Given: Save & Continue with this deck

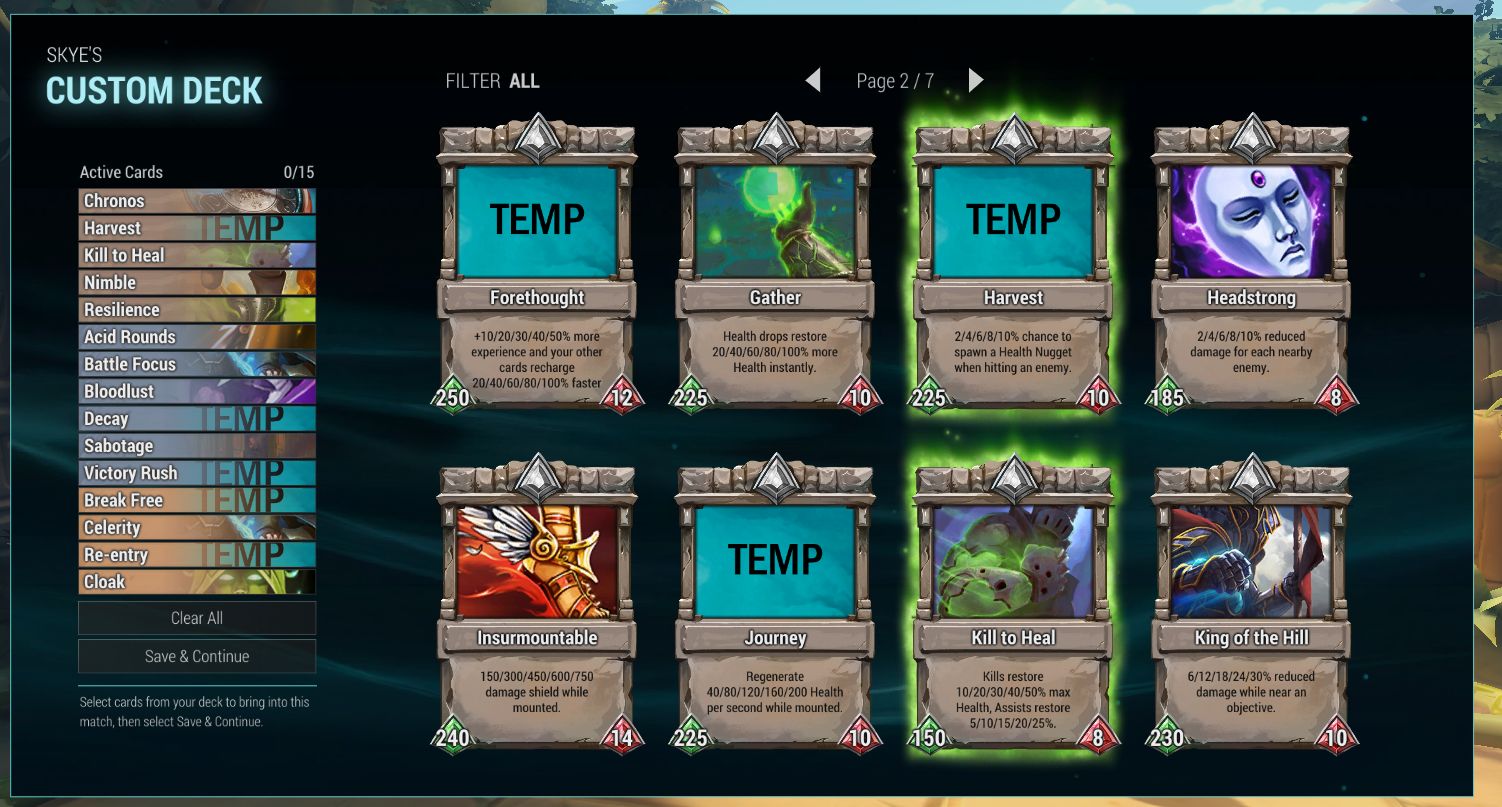Looking at the screenshot, I should pyautogui.click(x=197, y=656).
